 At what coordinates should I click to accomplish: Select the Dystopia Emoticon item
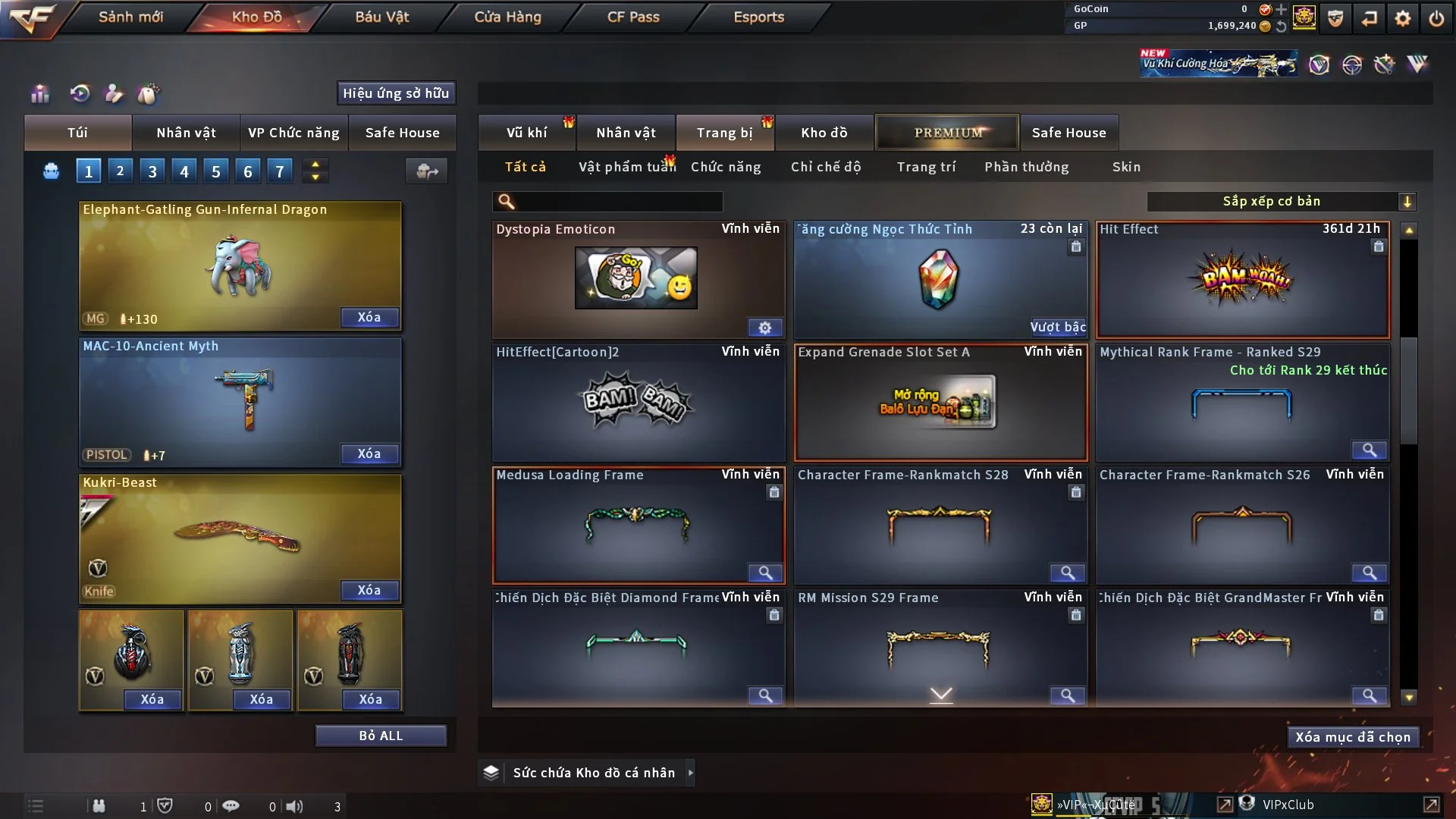pos(637,279)
